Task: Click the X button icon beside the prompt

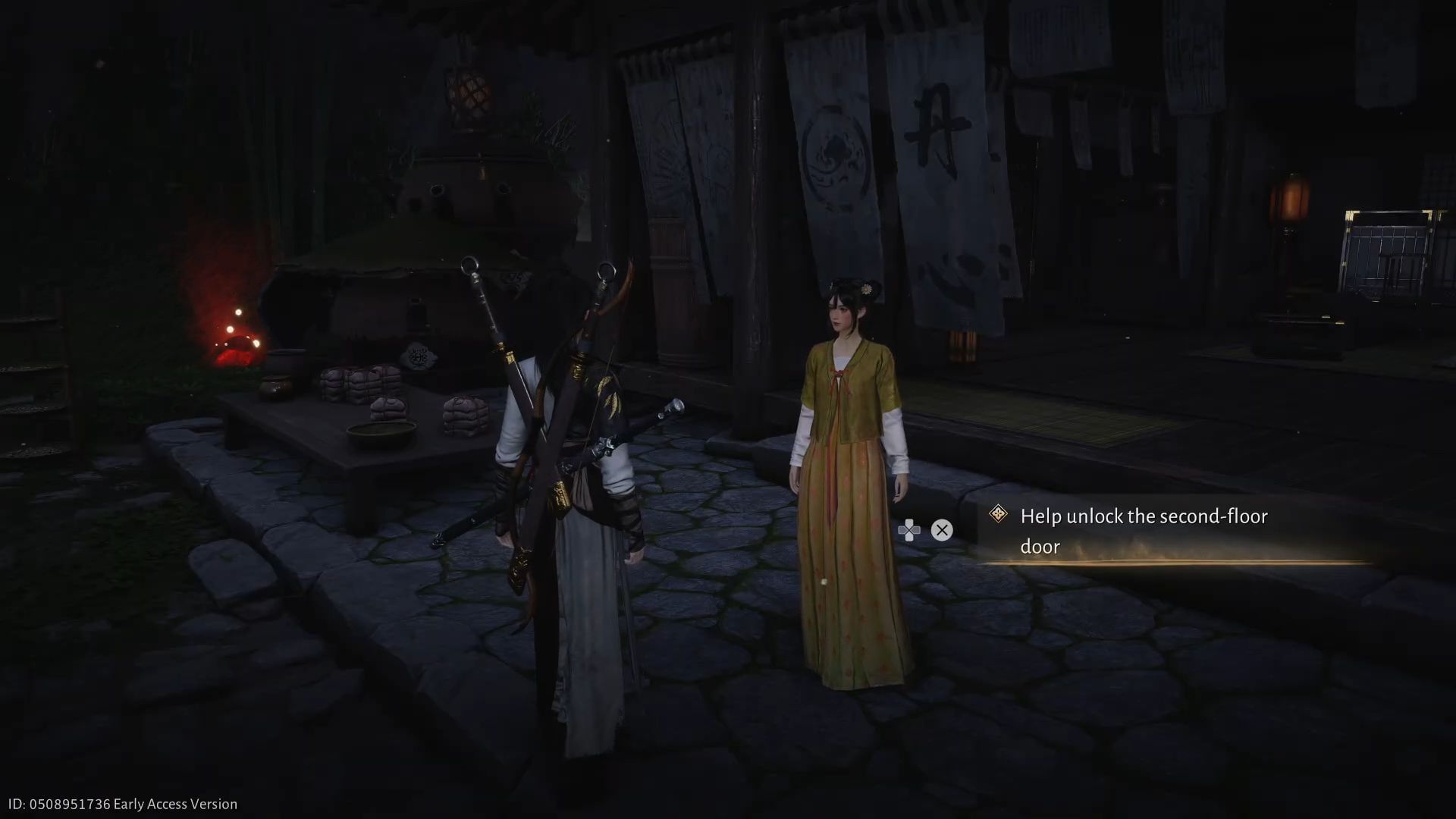Action: point(943,530)
